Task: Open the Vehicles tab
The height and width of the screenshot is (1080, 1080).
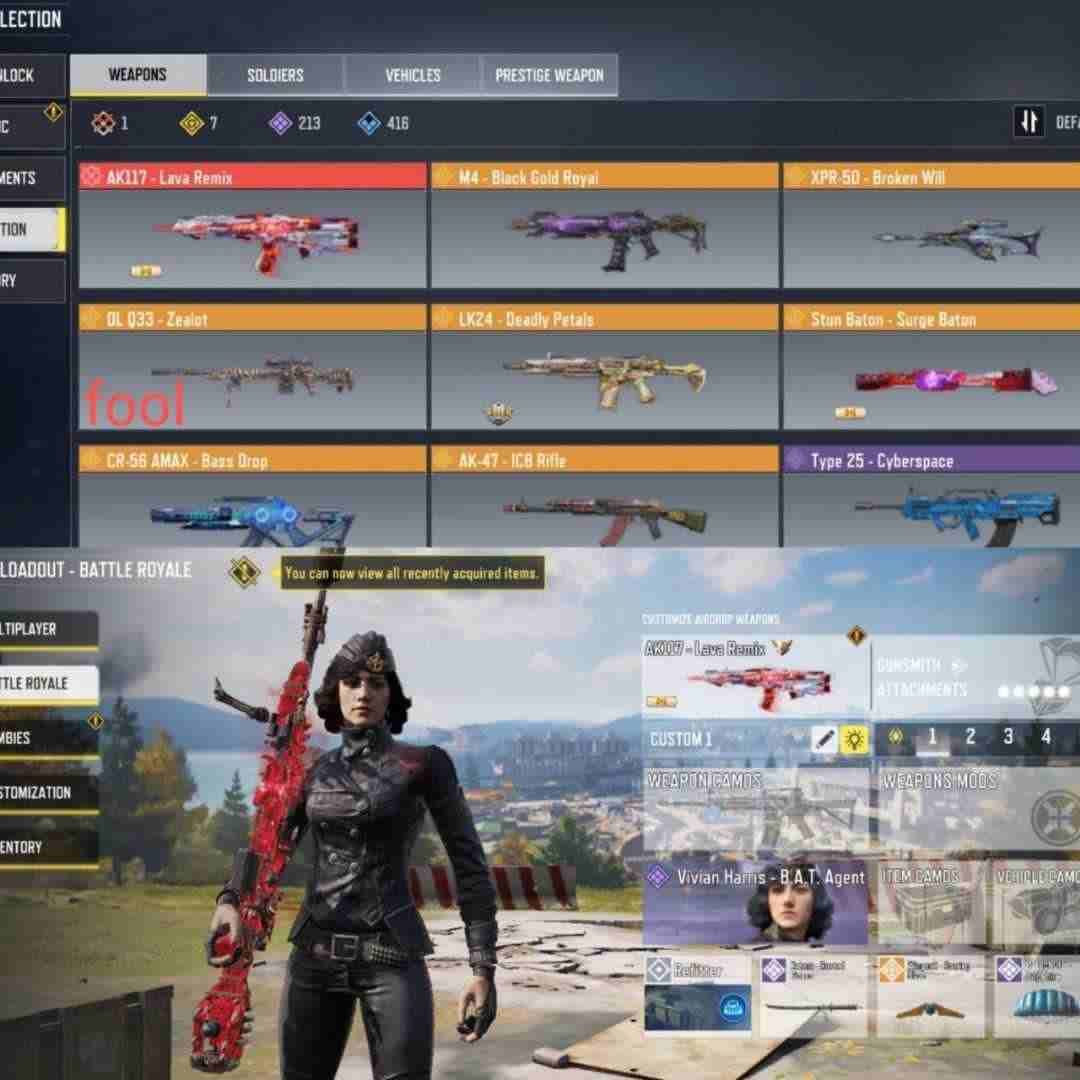Action: tap(413, 75)
